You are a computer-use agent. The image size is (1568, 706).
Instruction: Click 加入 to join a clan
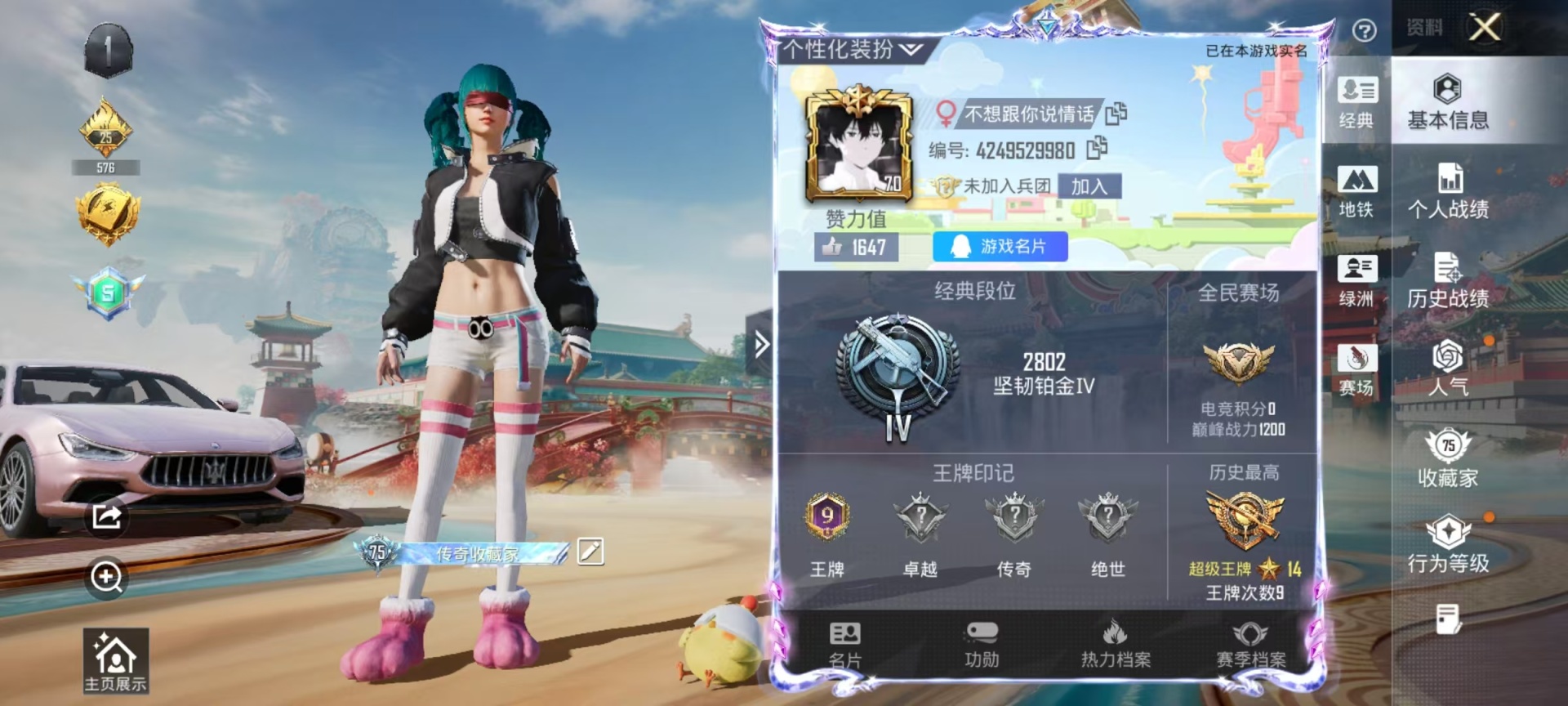coord(1089,186)
